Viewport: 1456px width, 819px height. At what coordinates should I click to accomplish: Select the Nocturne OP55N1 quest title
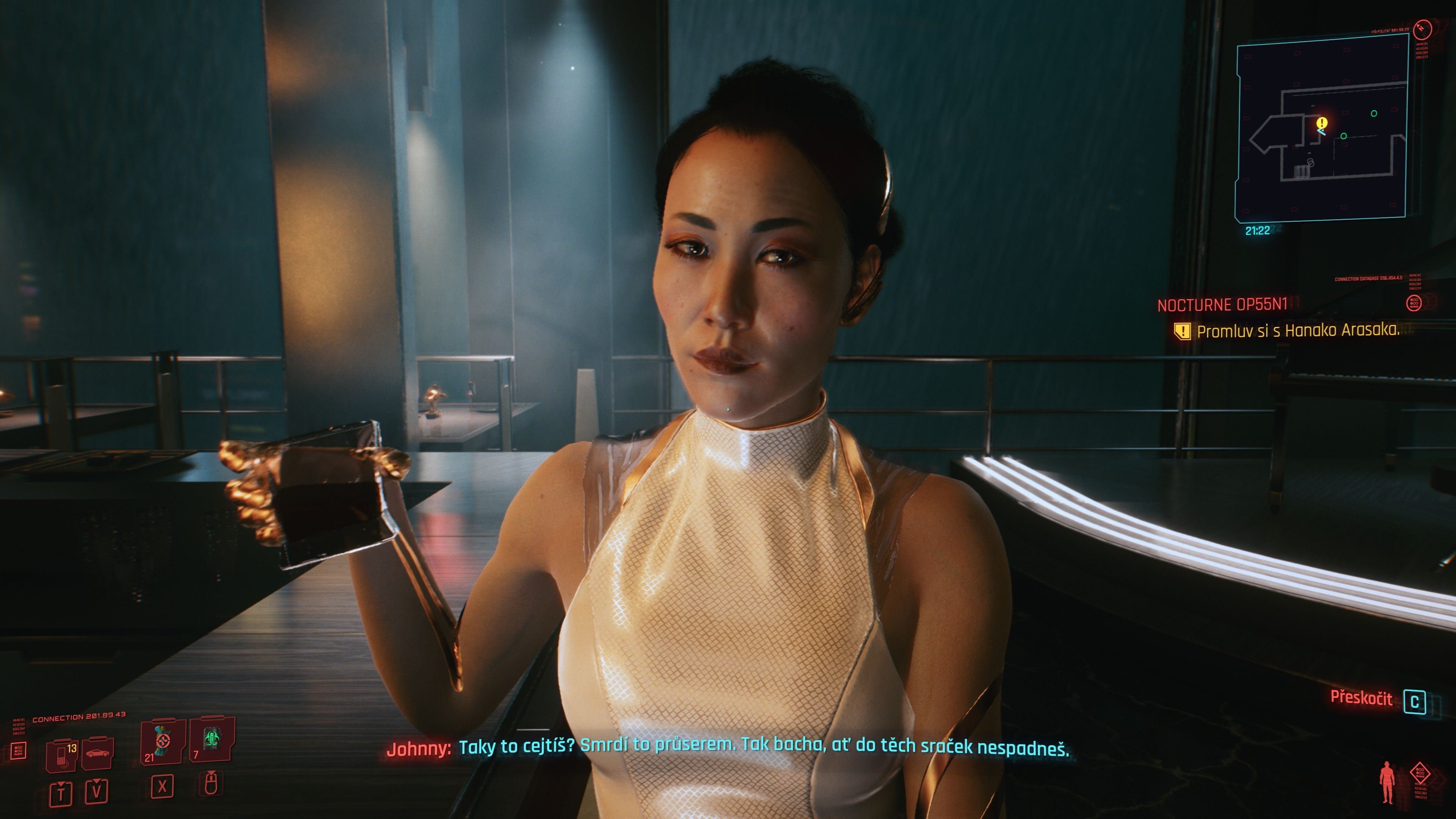point(1222,305)
